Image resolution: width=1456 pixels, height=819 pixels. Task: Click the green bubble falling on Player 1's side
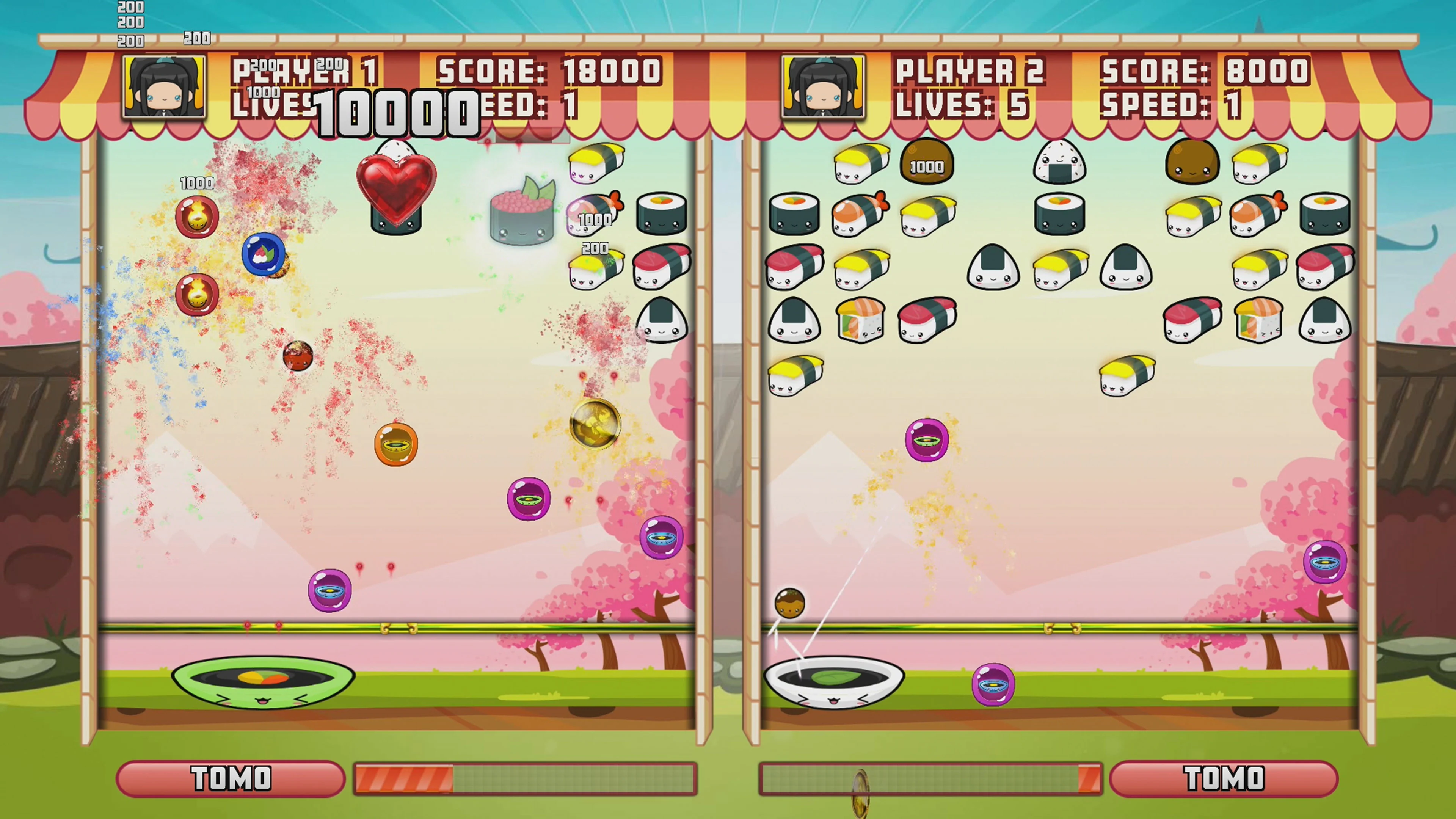[529, 500]
